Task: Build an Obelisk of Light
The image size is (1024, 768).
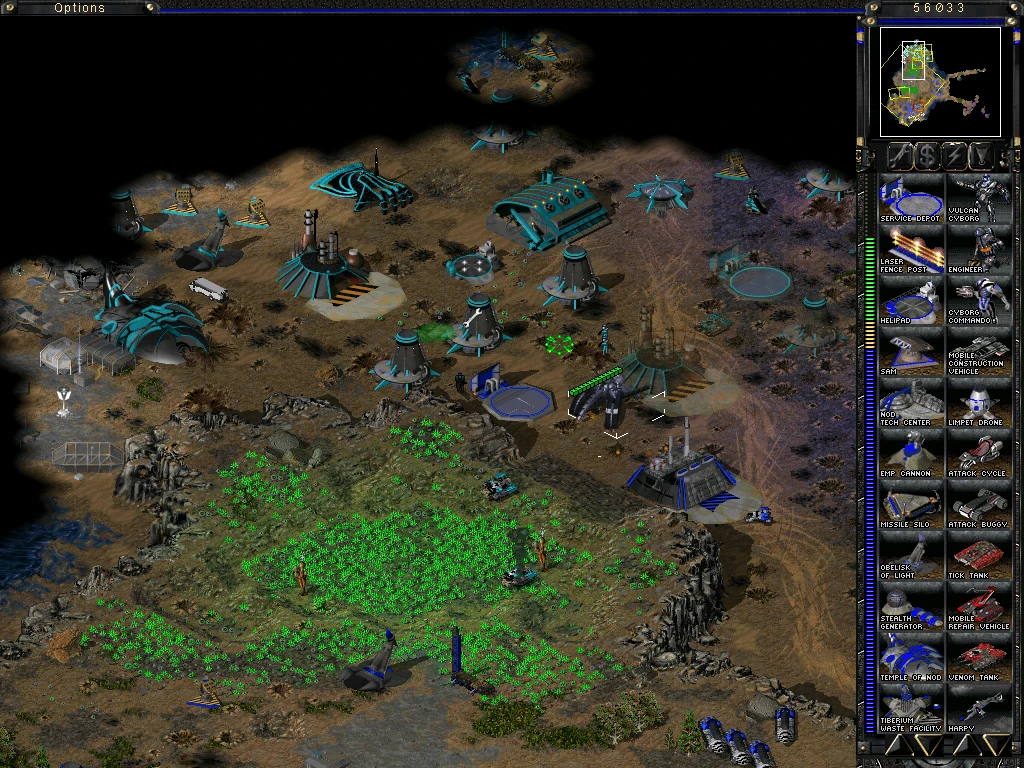Action: (x=911, y=556)
